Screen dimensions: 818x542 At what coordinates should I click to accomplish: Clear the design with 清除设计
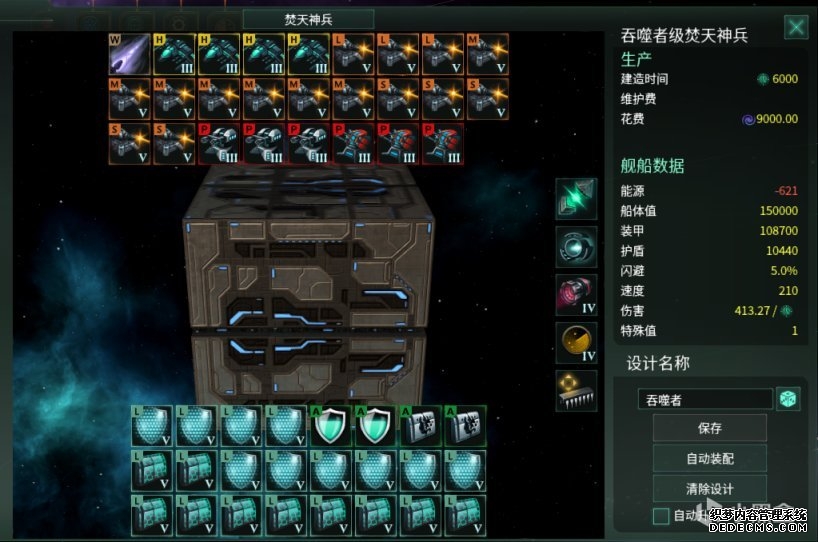click(709, 489)
